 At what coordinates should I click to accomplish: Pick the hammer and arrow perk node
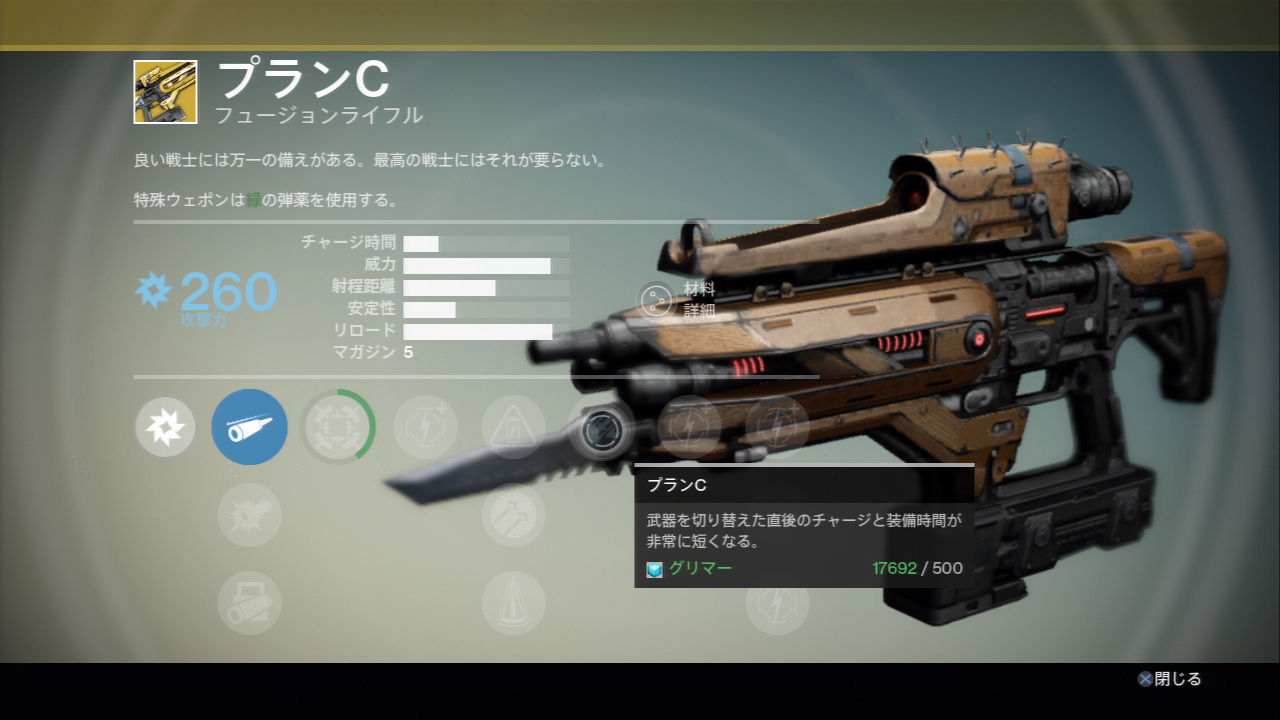click(513, 515)
